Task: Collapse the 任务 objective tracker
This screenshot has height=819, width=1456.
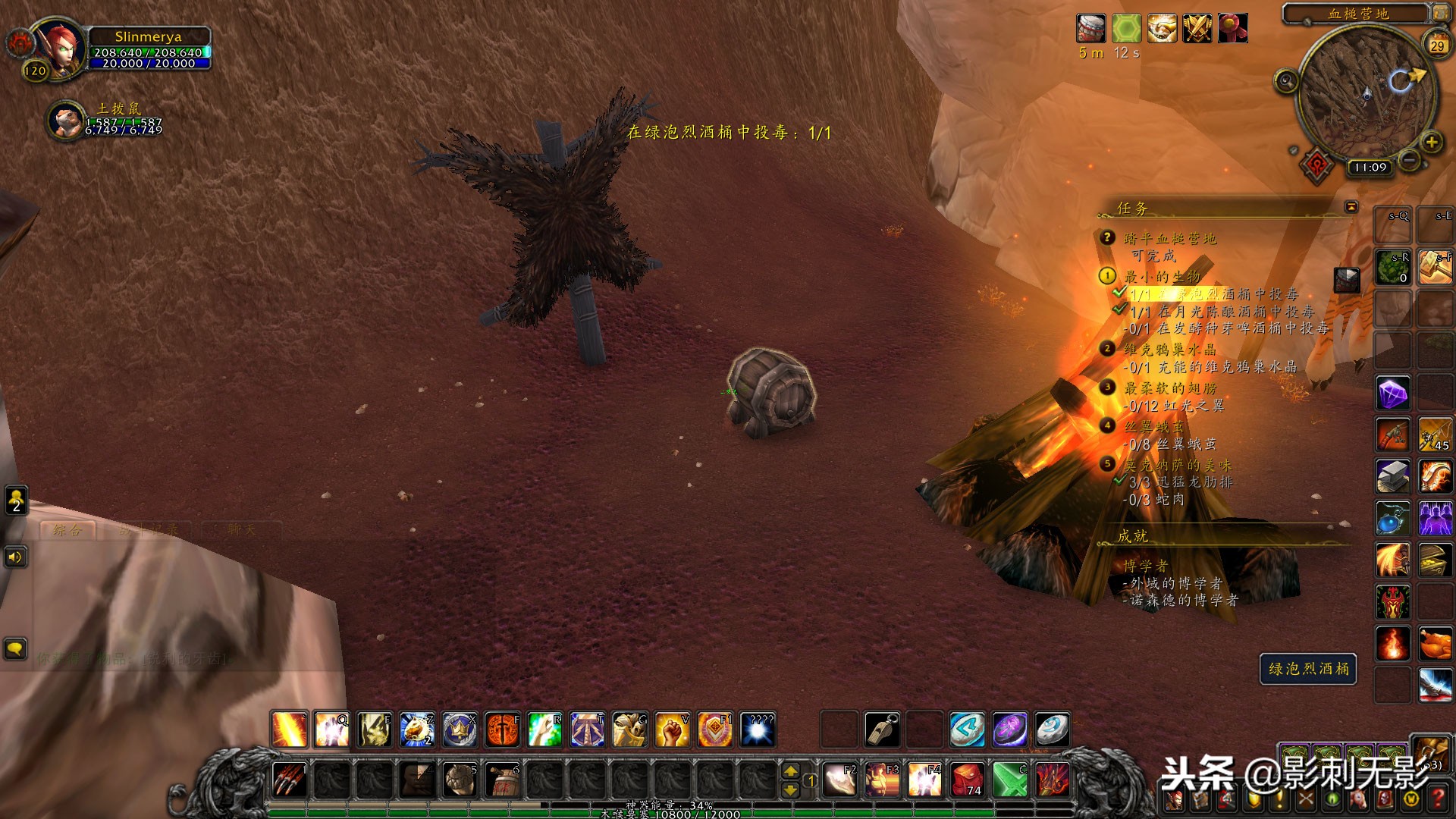Action: (1351, 206)
